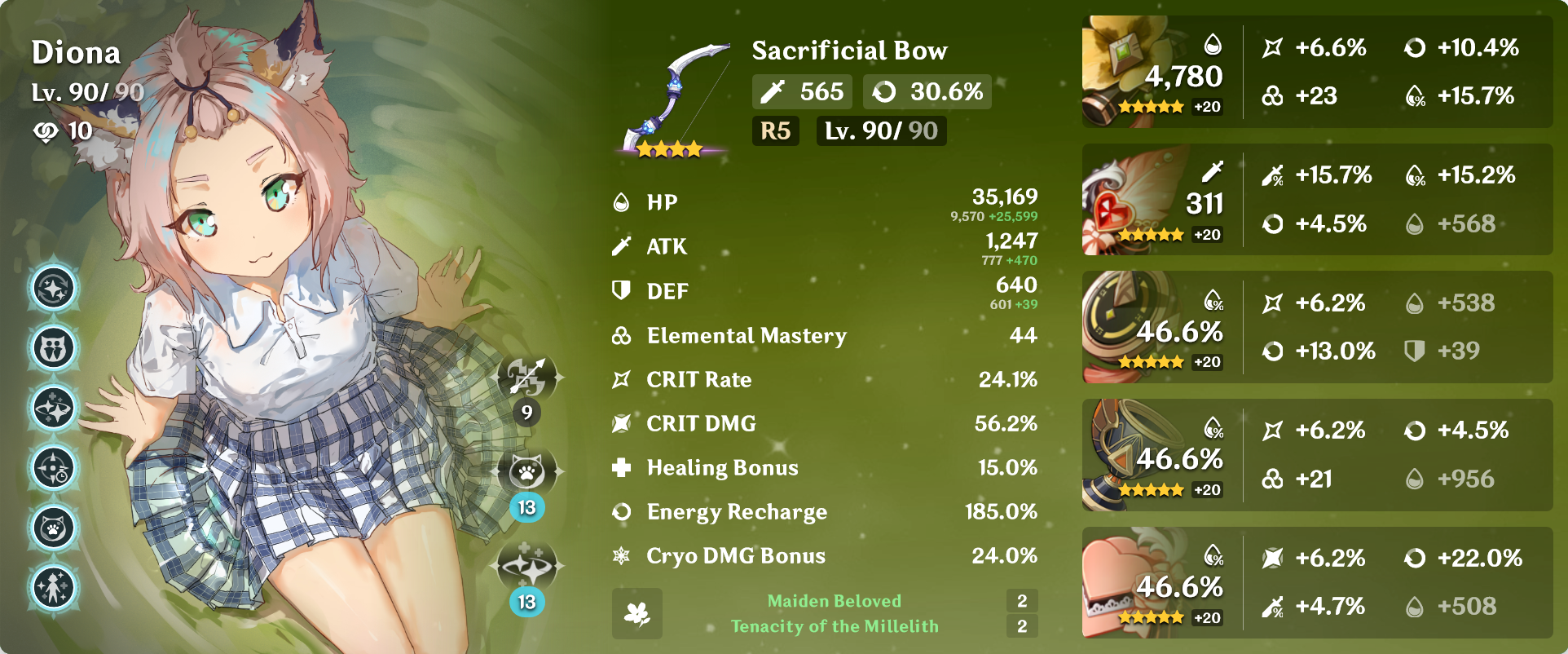
Task: Open the Maiden Beloved set bonus entry
Action: coord(835,601)
